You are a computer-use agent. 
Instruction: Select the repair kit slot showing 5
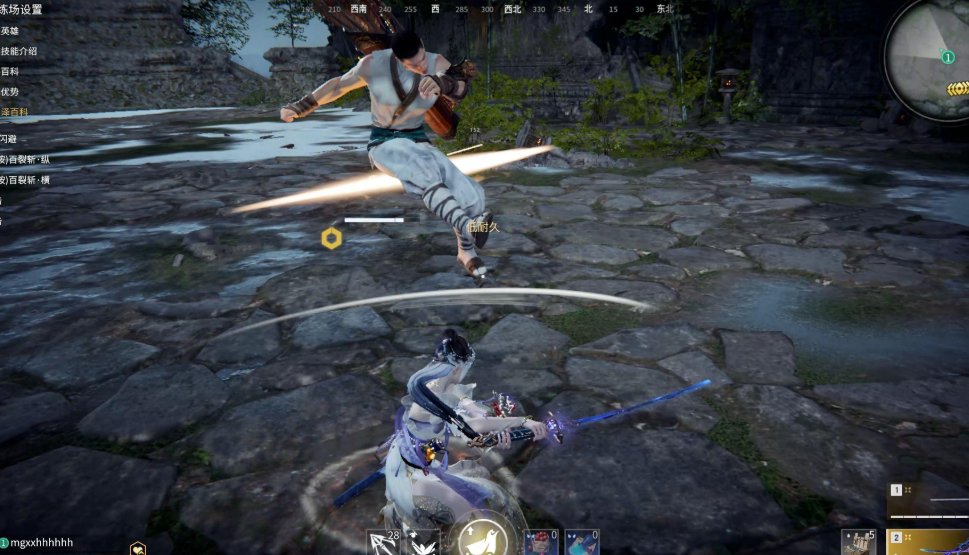(858, 542)
